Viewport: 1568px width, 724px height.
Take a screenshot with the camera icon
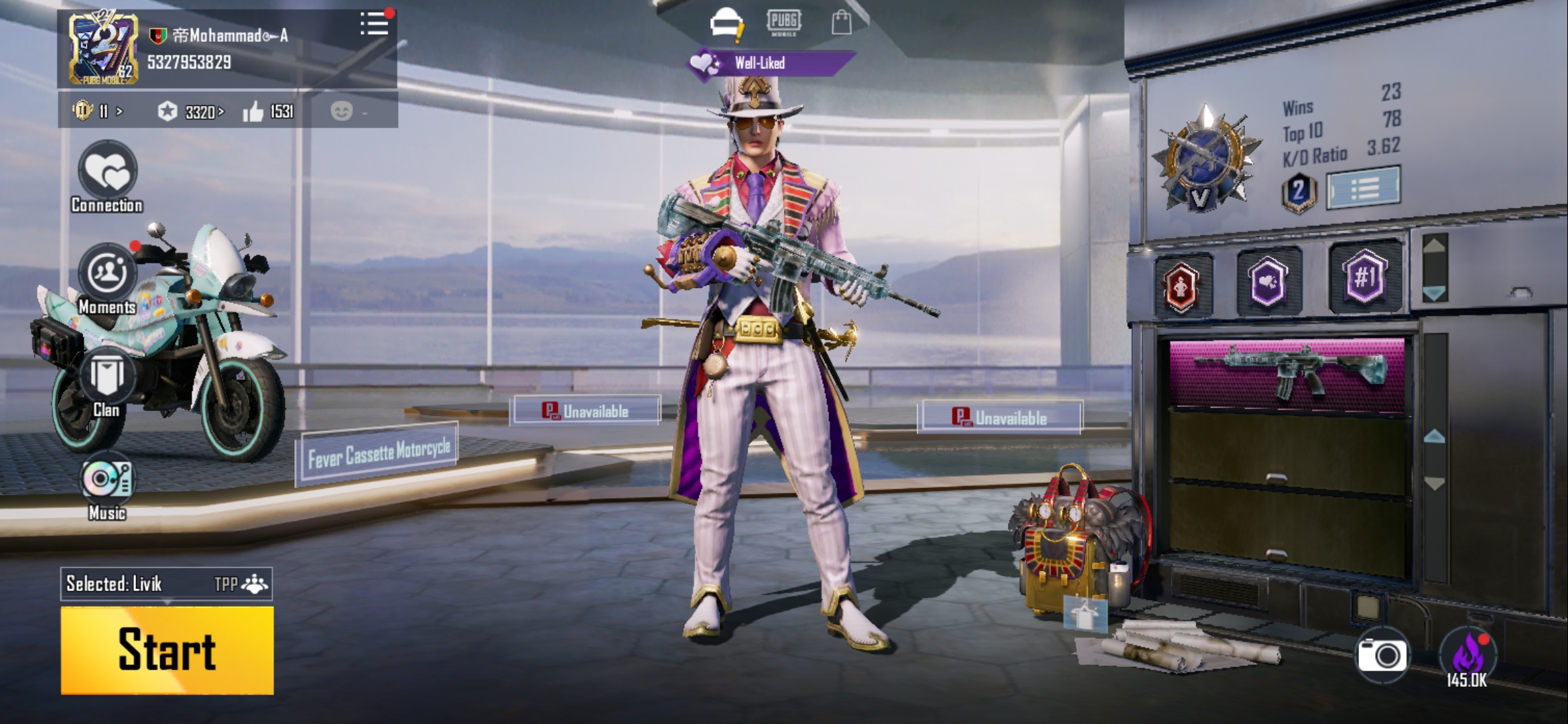coord(1382,655)
